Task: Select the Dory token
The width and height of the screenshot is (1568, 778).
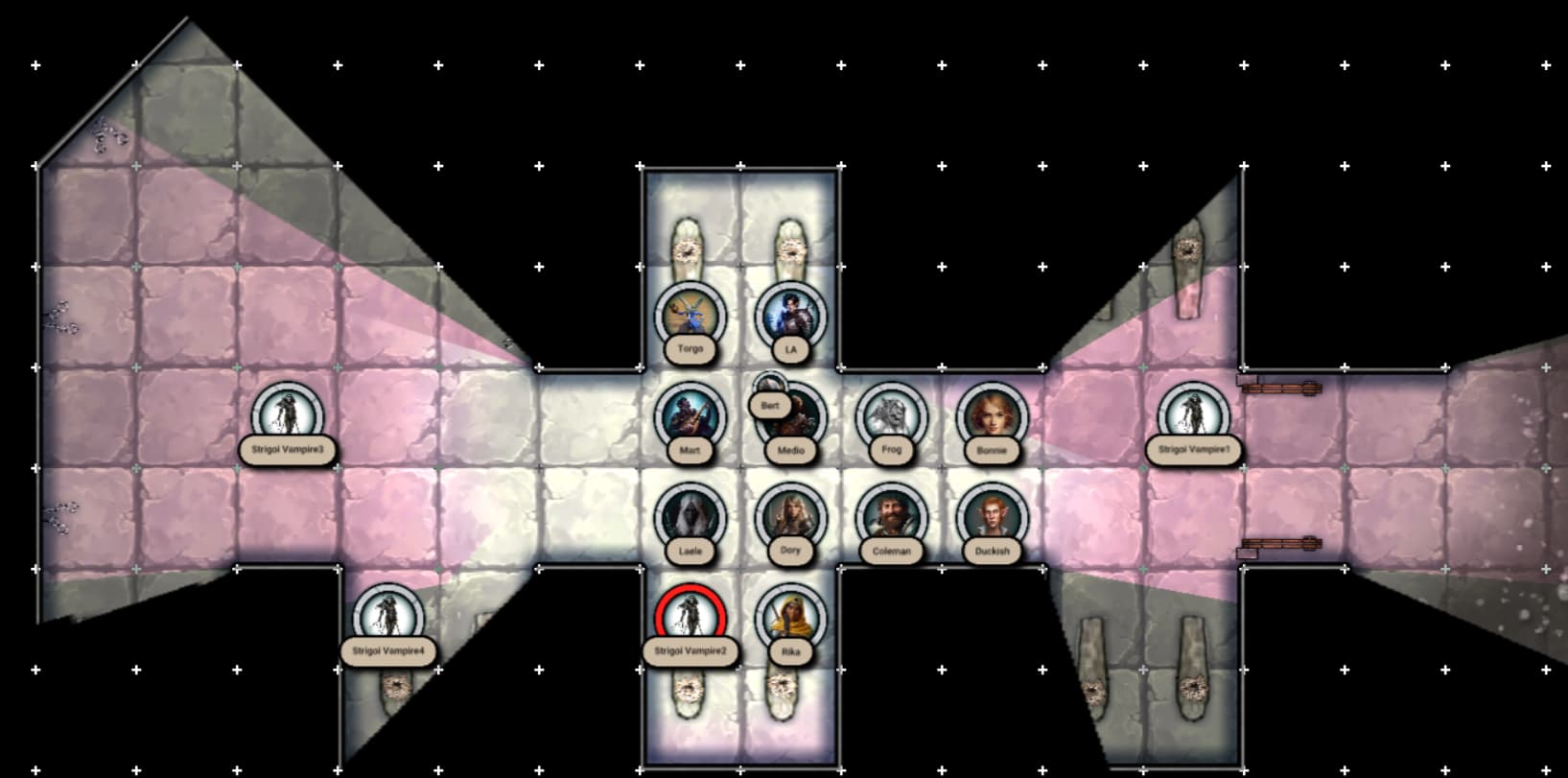Action: (791, 516)
